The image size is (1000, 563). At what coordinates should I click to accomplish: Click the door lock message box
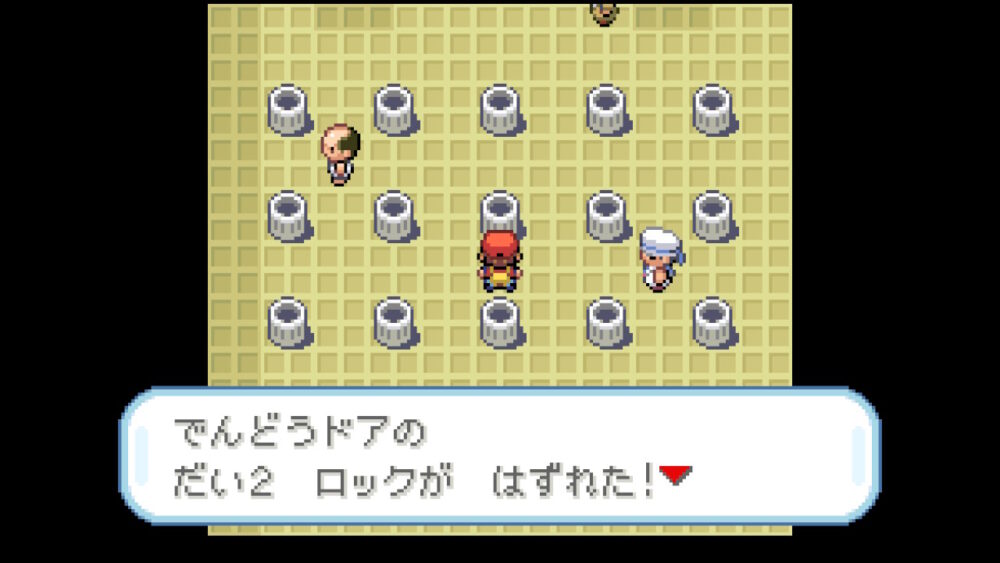click(500, 457)
